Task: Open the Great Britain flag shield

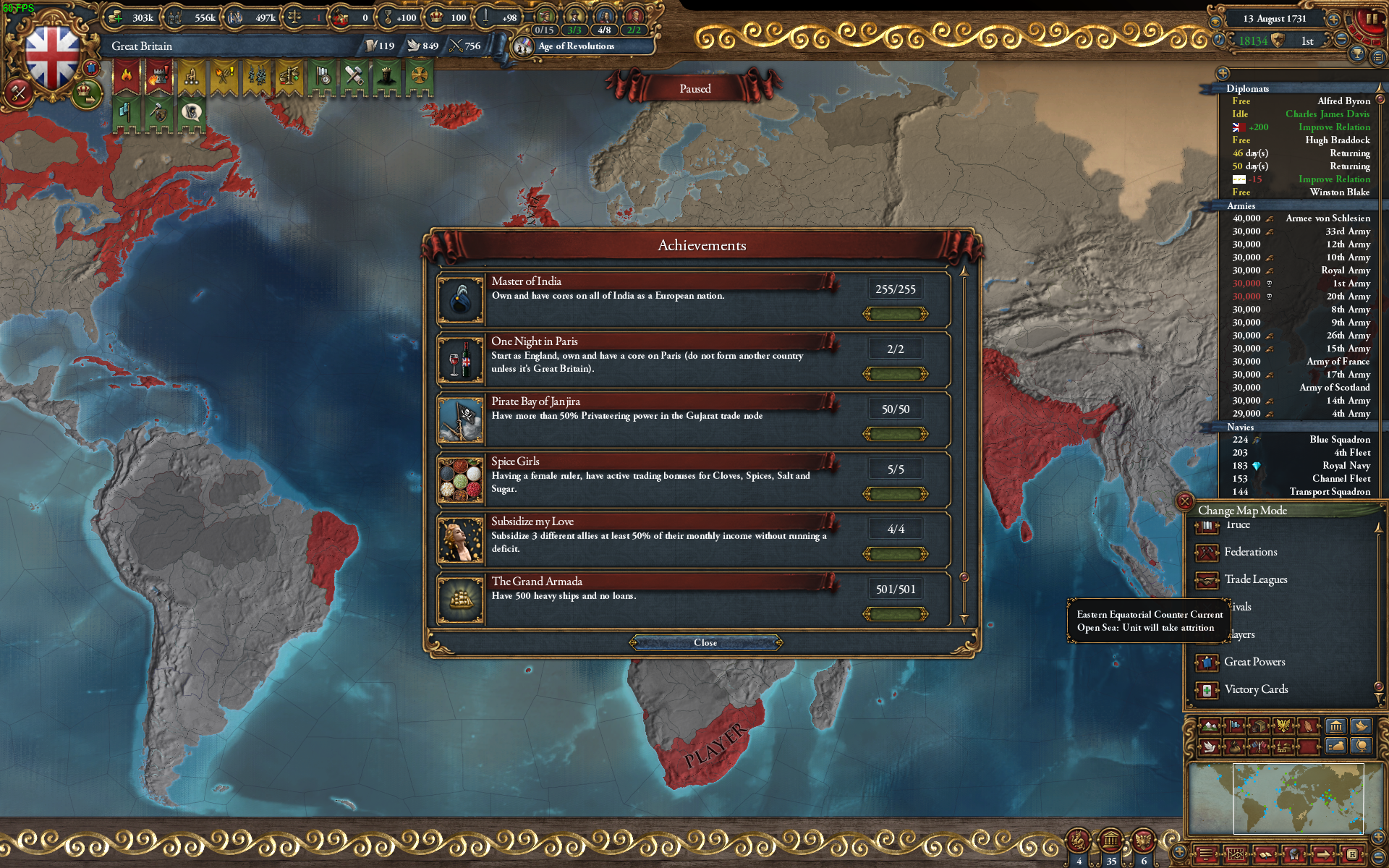Action: pos(52,58)
